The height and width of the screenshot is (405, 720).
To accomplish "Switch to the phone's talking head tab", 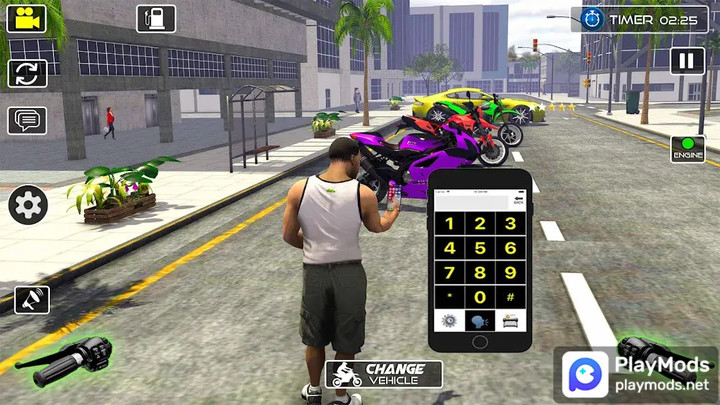I will [x=480, y=320].
